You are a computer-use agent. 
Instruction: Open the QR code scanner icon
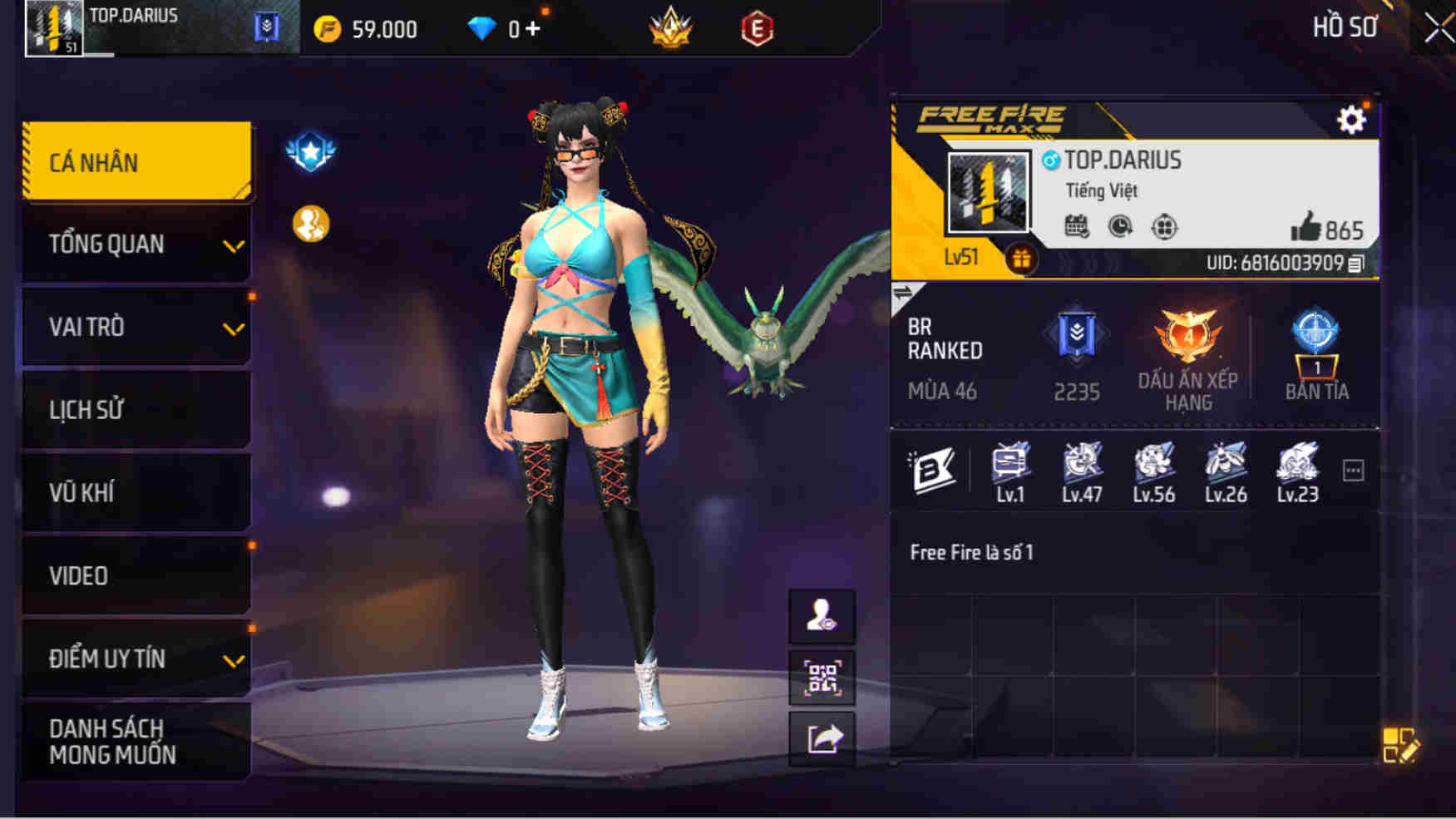tap(821, 678)
